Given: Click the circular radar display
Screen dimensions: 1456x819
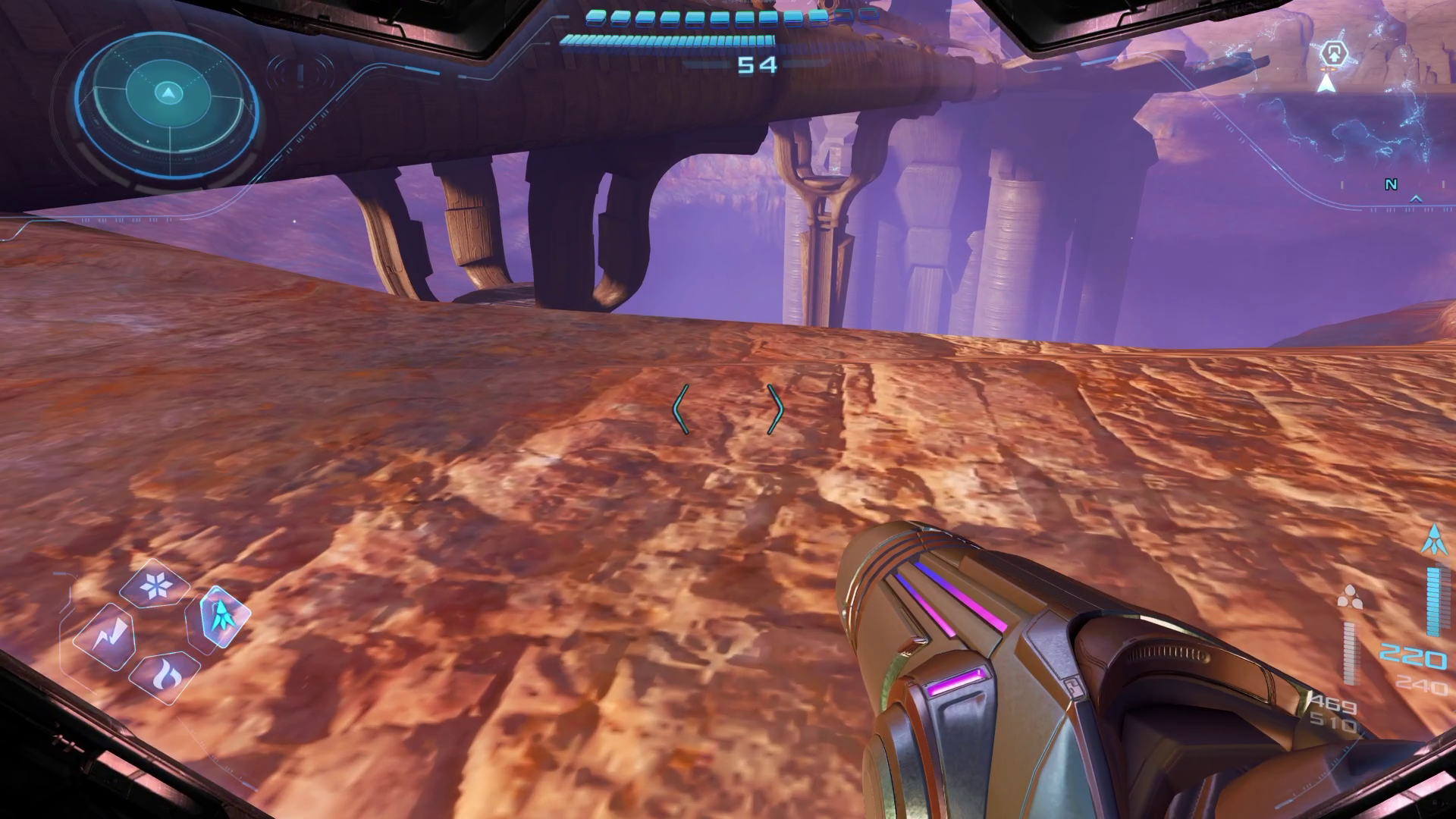Looking at the screenshot, I should [168, 96].
